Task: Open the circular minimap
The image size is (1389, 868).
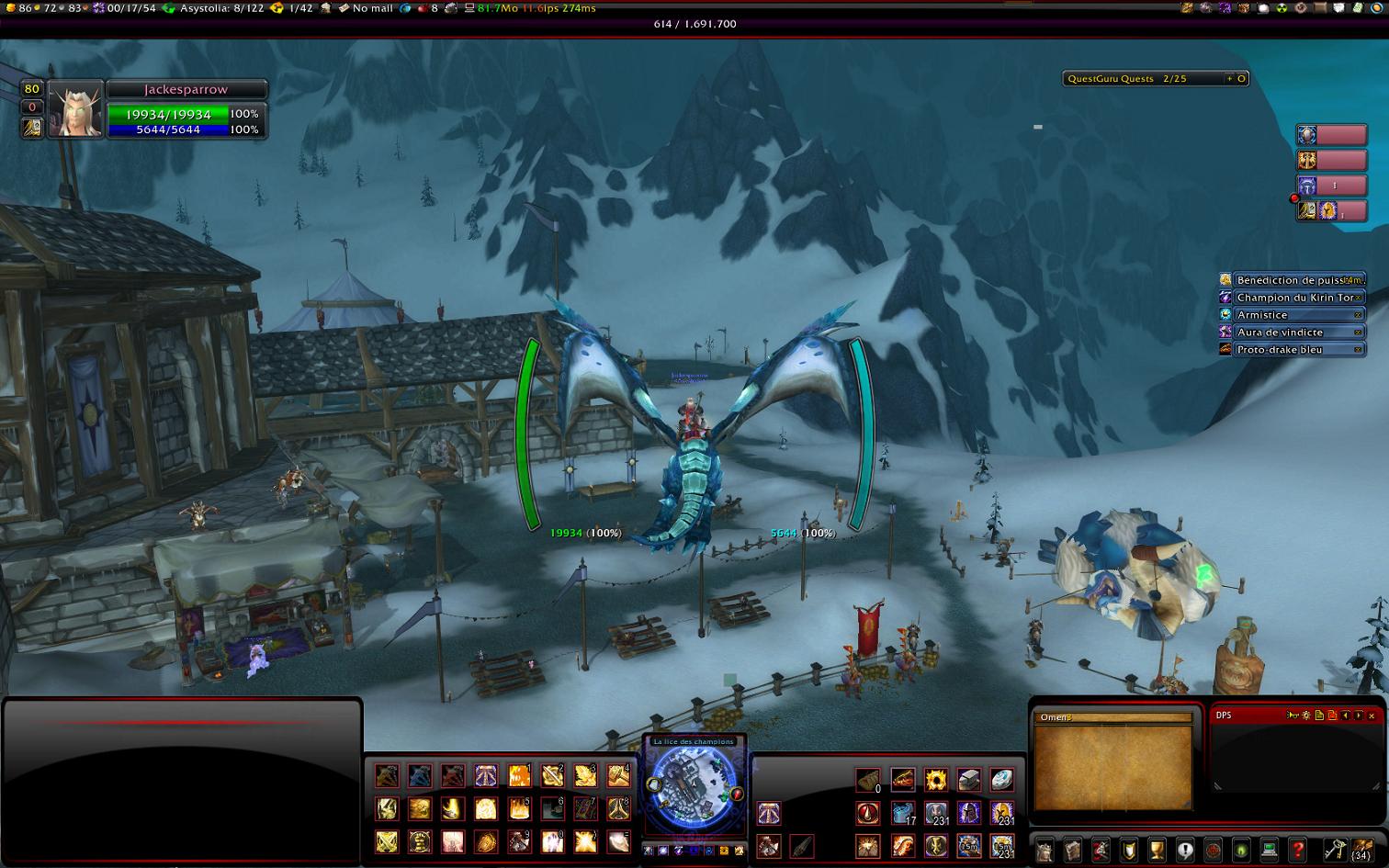Action: [x=694, y=791]
